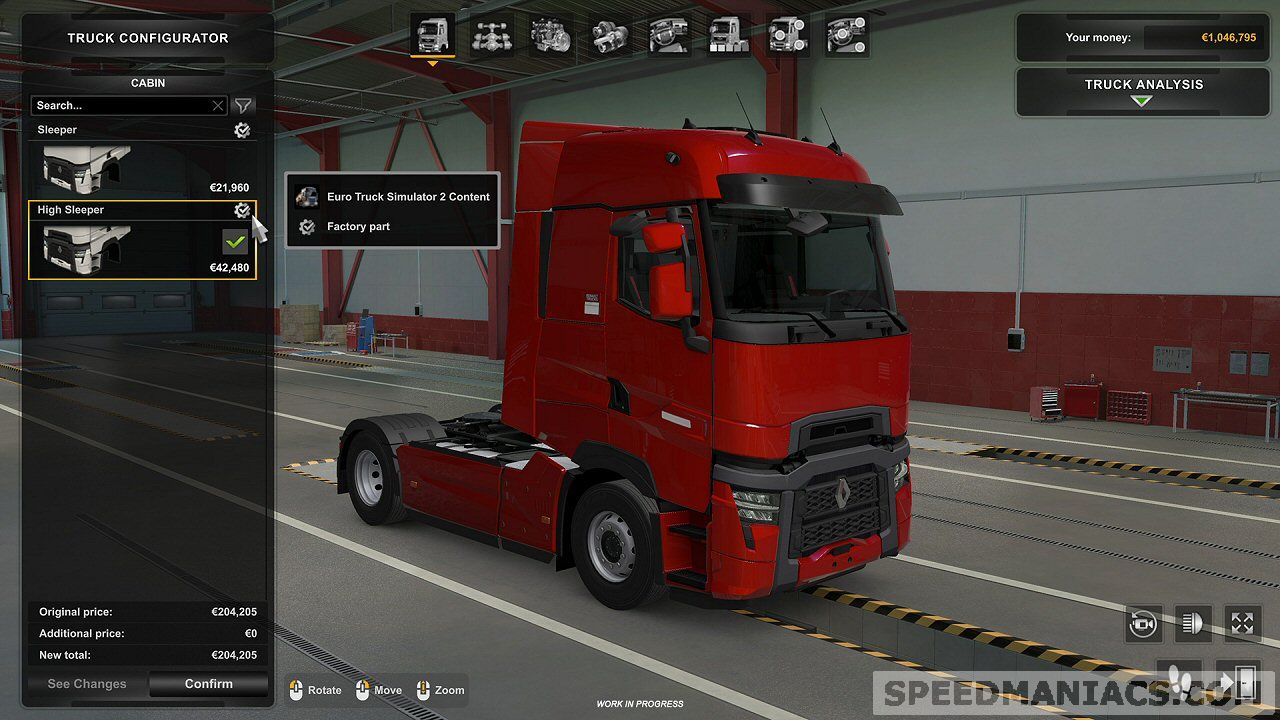Screen dimensions: 1280x720
Task: Reset the camera view
Action: pos(1143,623)
